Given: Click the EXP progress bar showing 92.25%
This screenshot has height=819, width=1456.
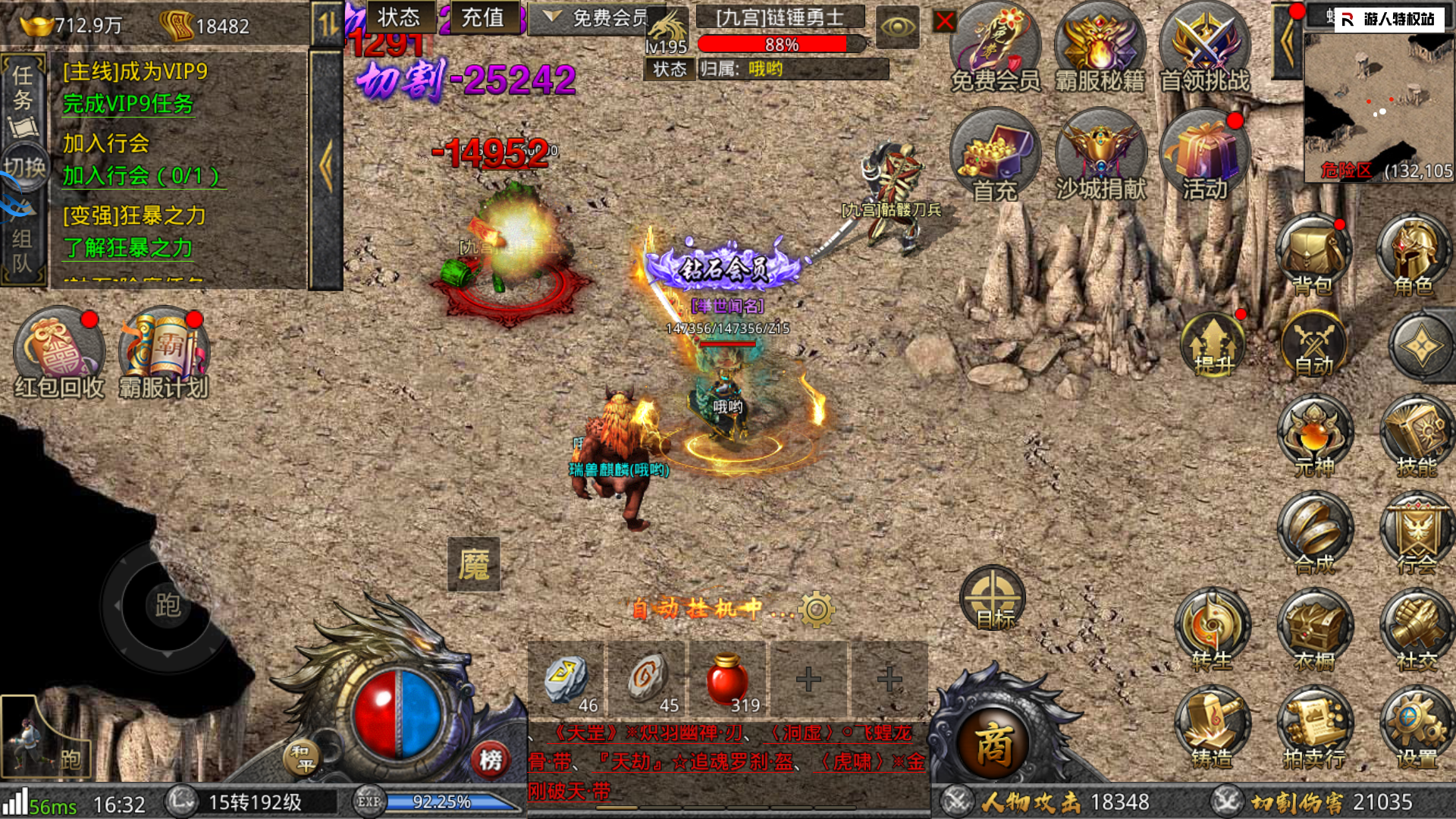Looking at the screenshot, I should tap(440, 800).
